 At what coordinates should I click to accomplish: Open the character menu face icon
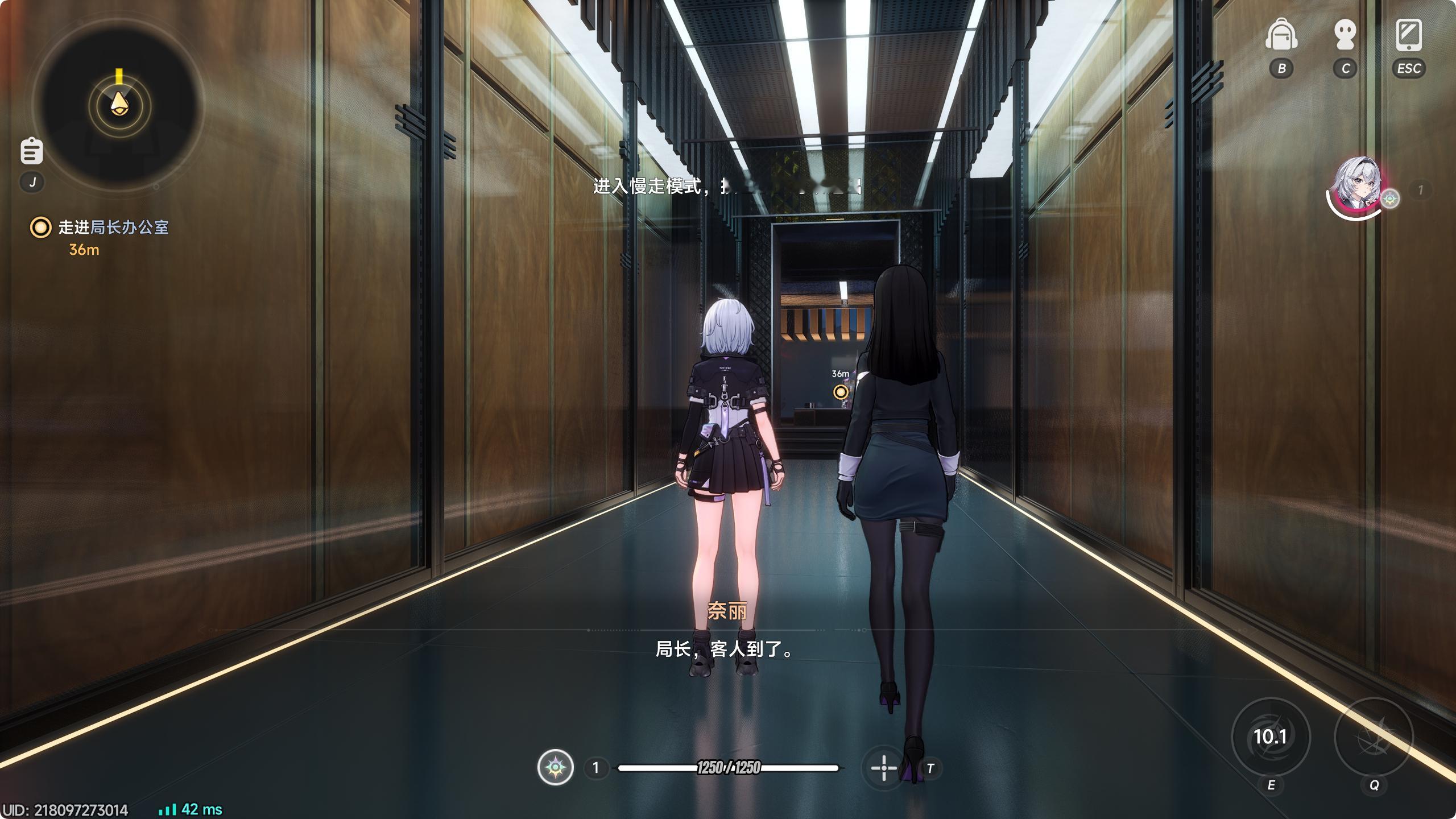pyautogui.click(x=1345, y=35)
